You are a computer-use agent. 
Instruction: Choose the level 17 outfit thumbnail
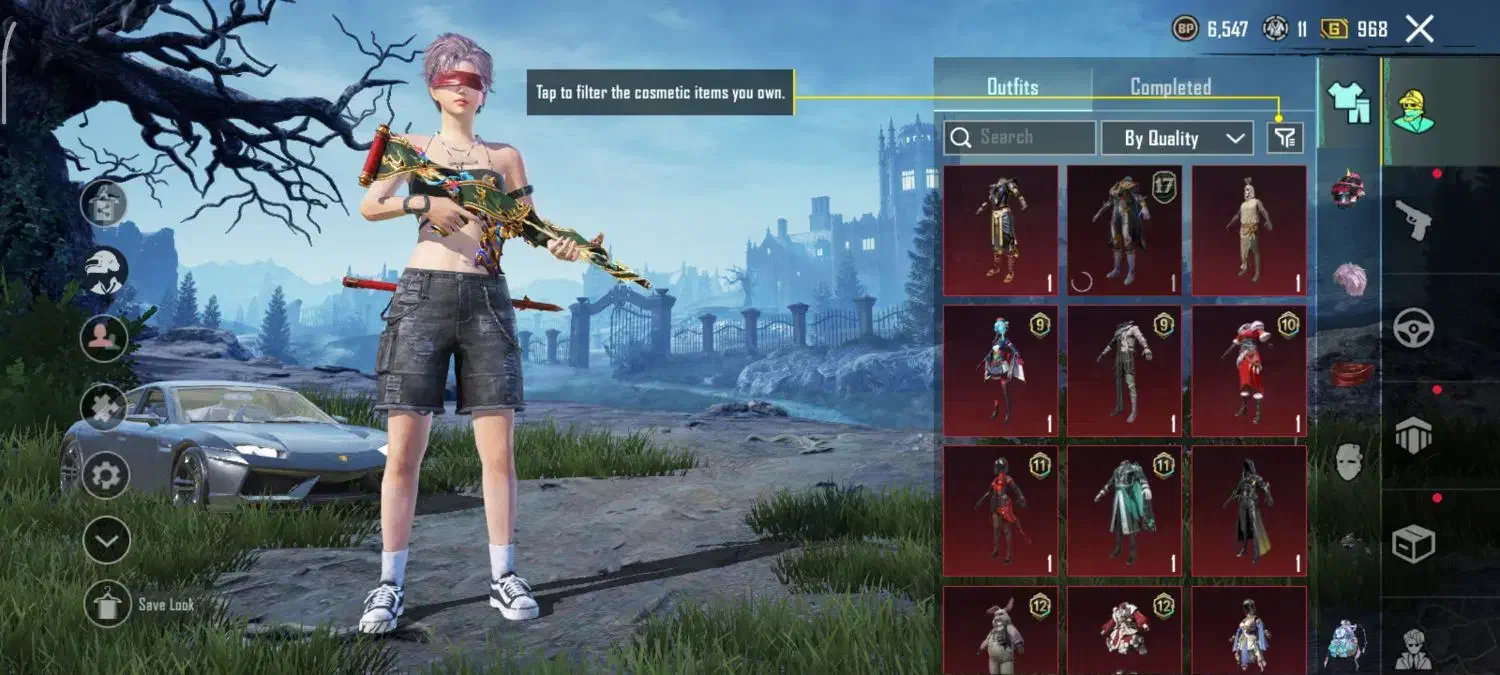point(1125,231)
